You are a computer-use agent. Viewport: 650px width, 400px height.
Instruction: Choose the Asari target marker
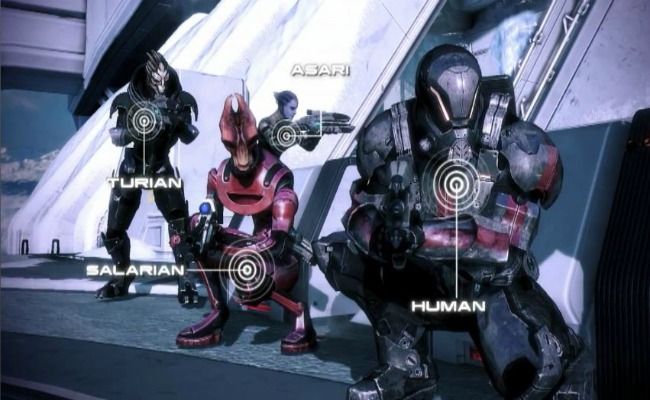(287, 133)
